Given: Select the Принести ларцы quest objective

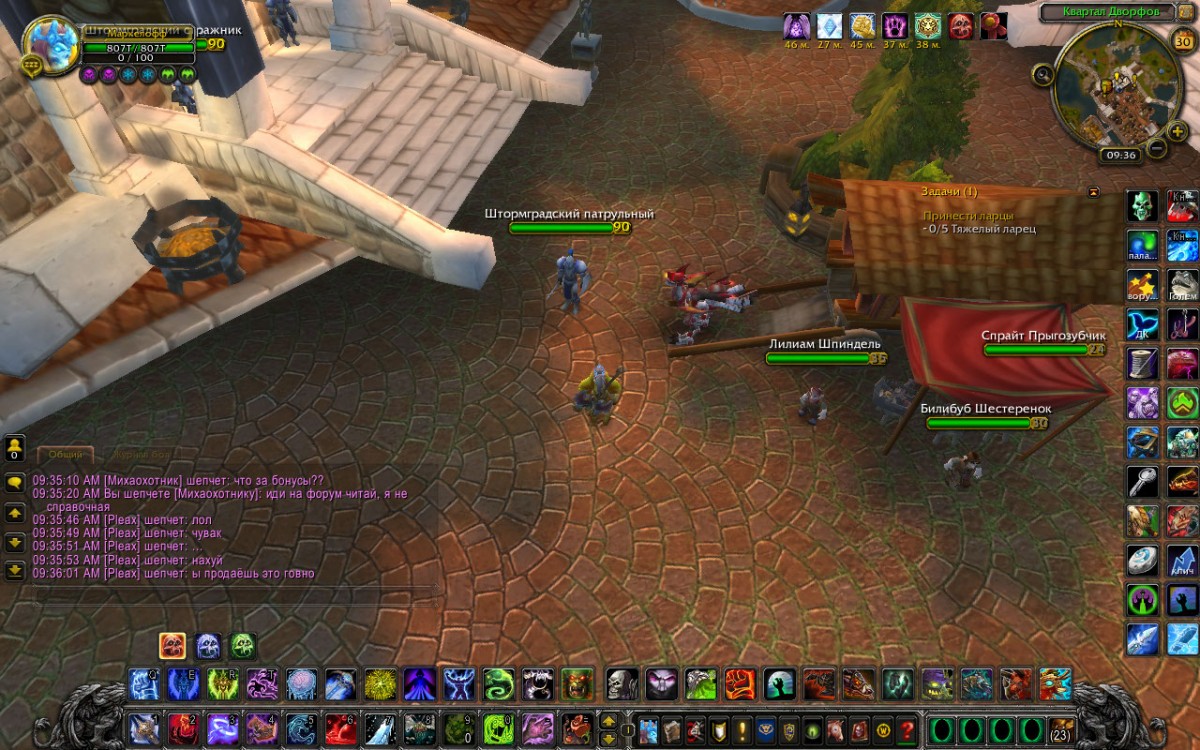Looking at the screenshot, I should click(x=967, y=215).
